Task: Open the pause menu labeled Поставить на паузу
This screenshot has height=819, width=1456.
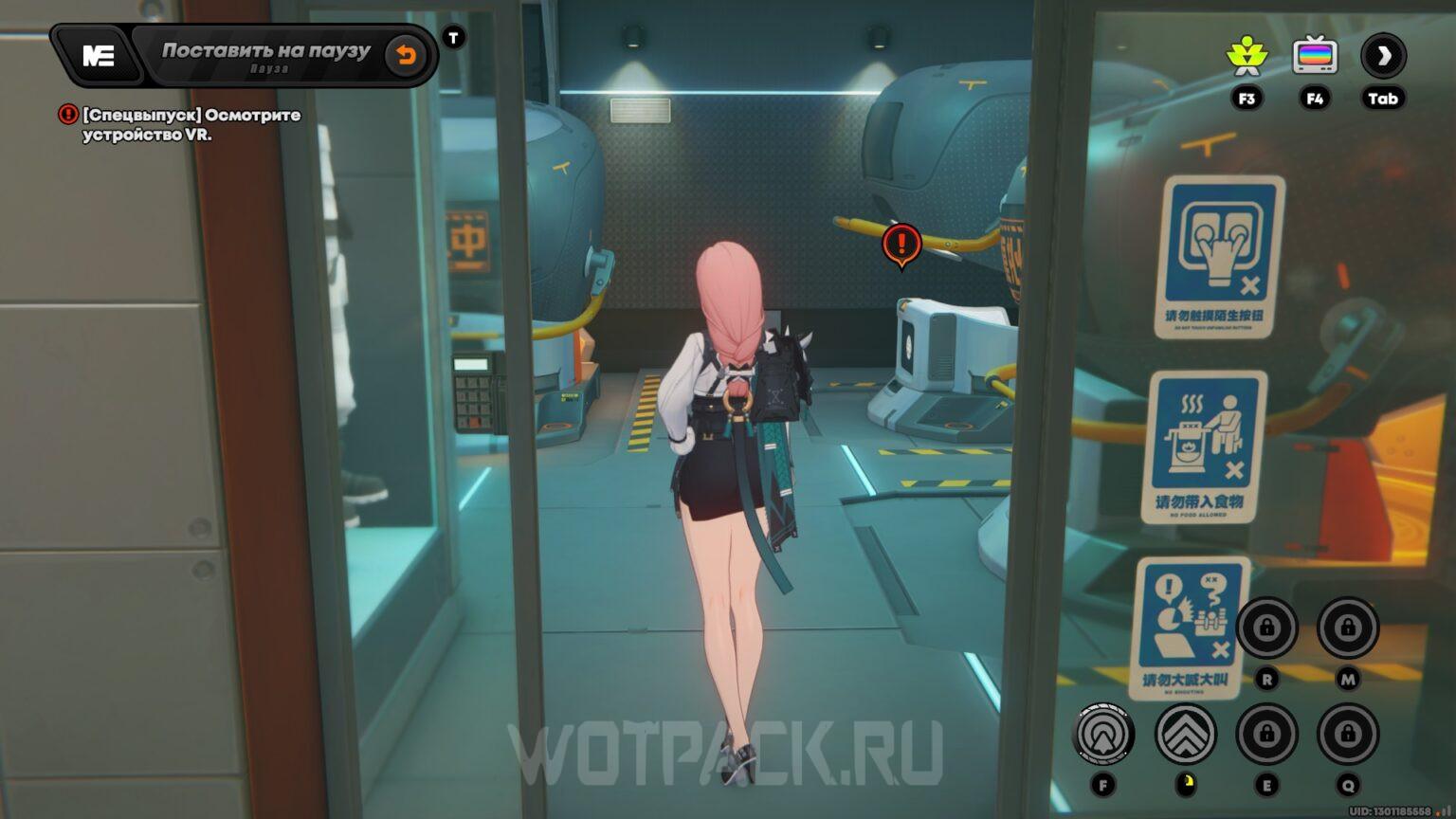Action: tap(265, 50)
